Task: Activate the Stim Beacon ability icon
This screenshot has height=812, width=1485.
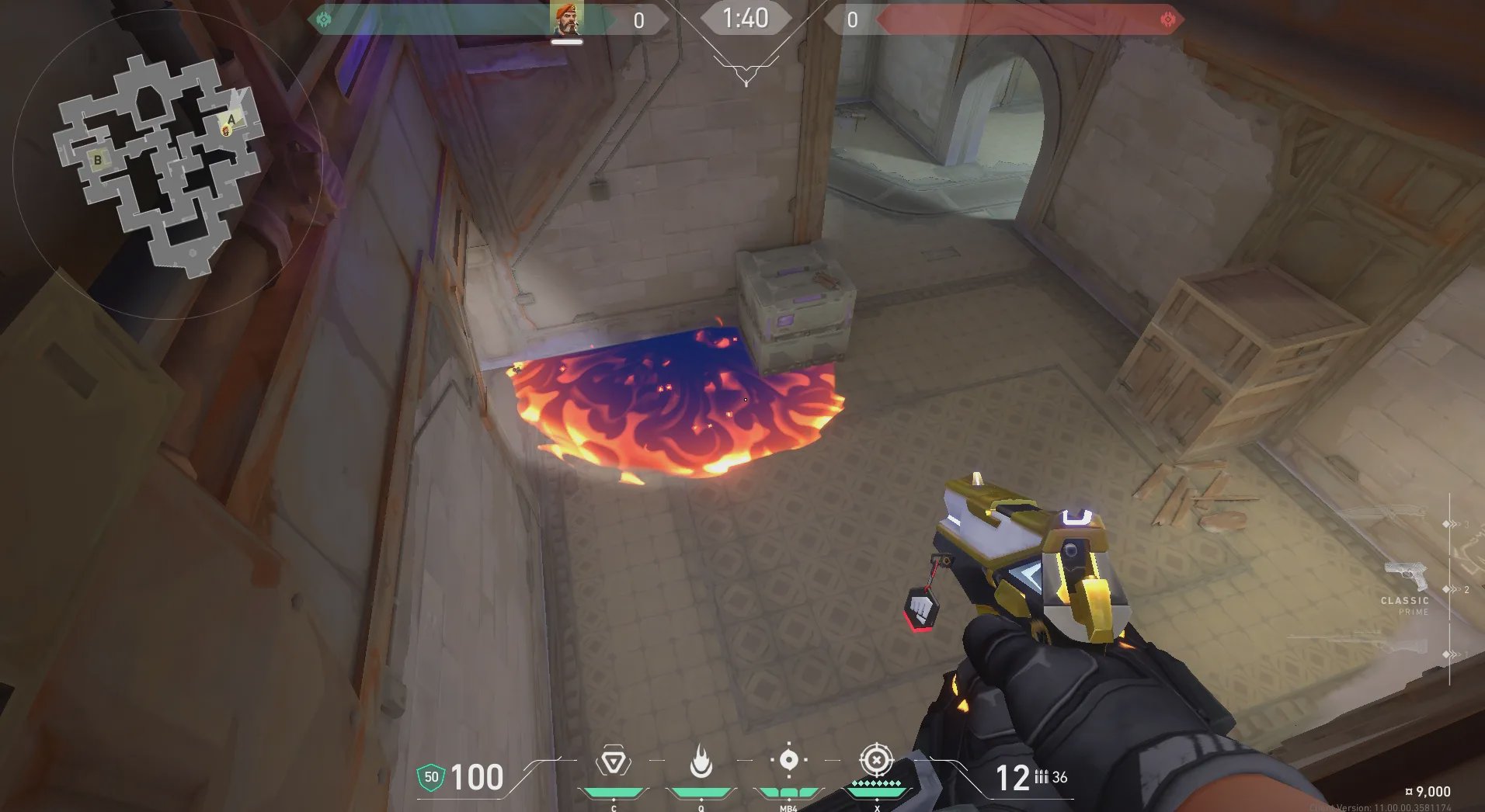Action: pos(613,762)
